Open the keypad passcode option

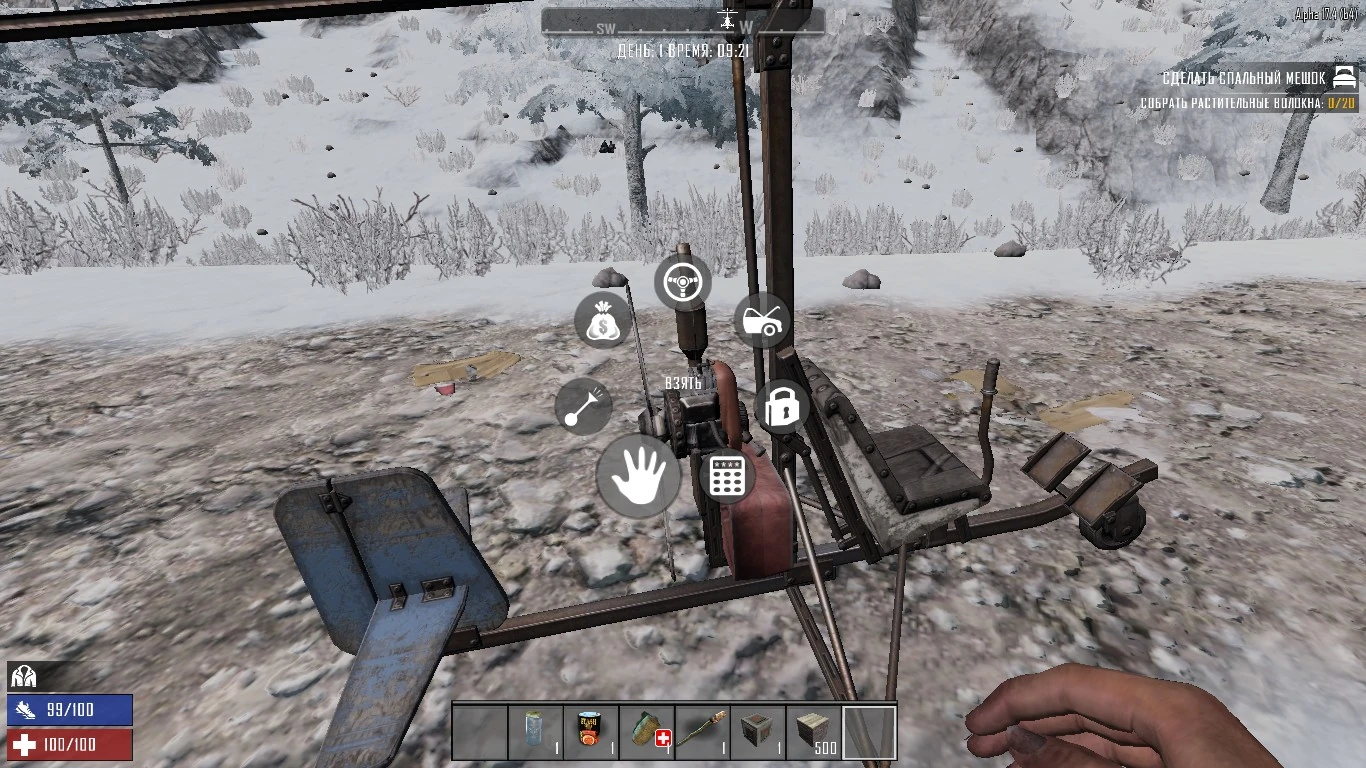(x=728, y=475)
